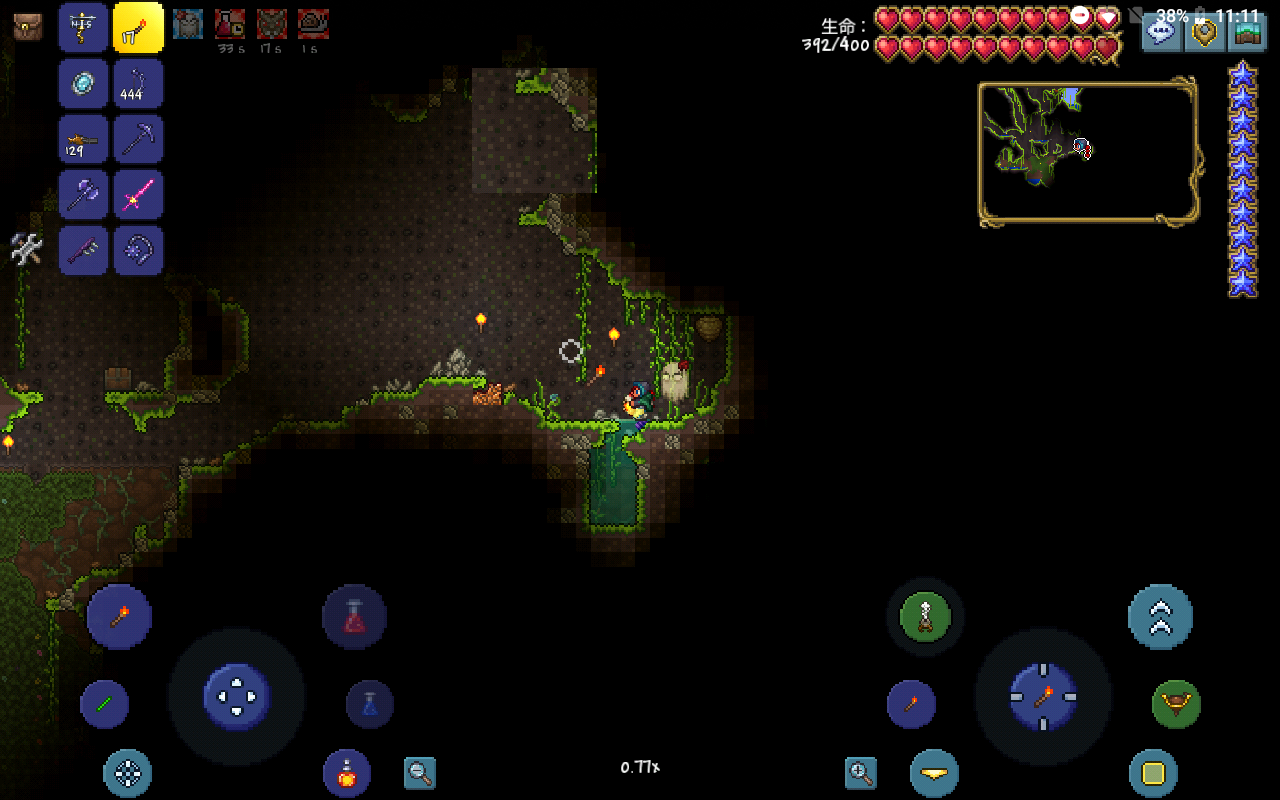The image size is (1280, 800).
Task: Open the chat speech bubble button
Action: [1161, 30]
